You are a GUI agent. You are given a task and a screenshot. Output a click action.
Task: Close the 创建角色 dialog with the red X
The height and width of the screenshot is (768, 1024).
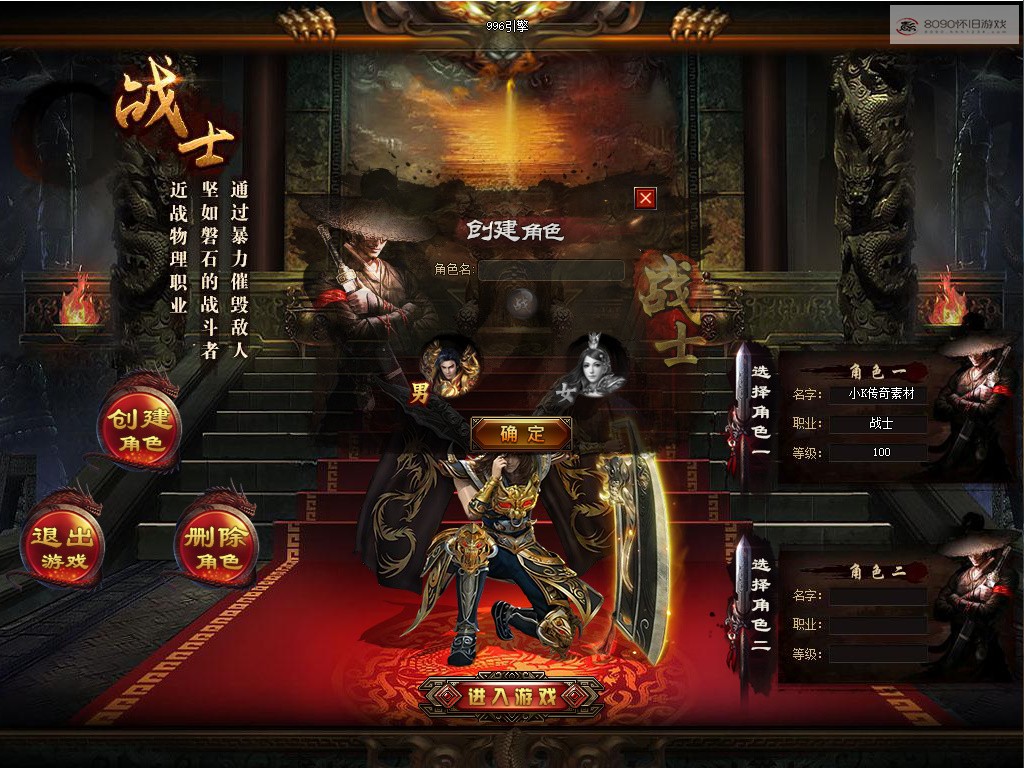[646, 198]
